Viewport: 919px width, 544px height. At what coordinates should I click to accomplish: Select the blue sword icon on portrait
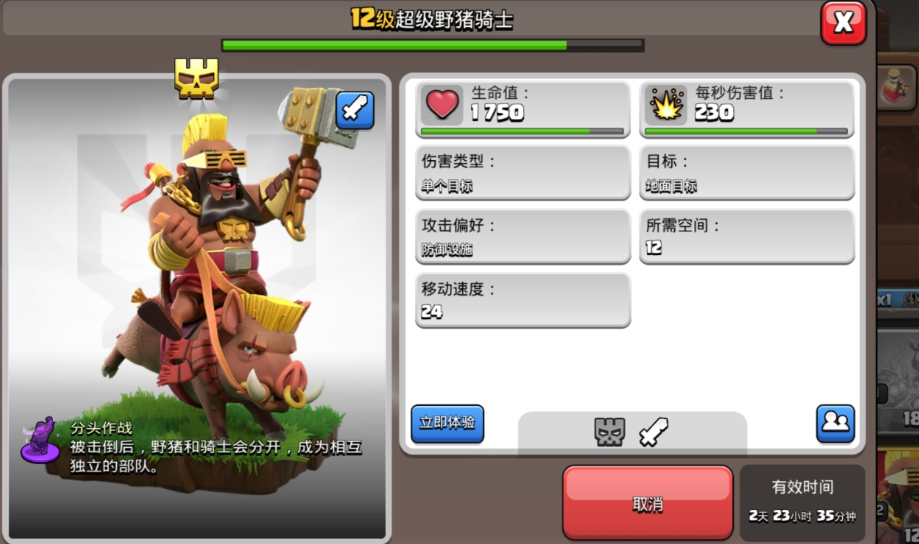tap(355, 110)
